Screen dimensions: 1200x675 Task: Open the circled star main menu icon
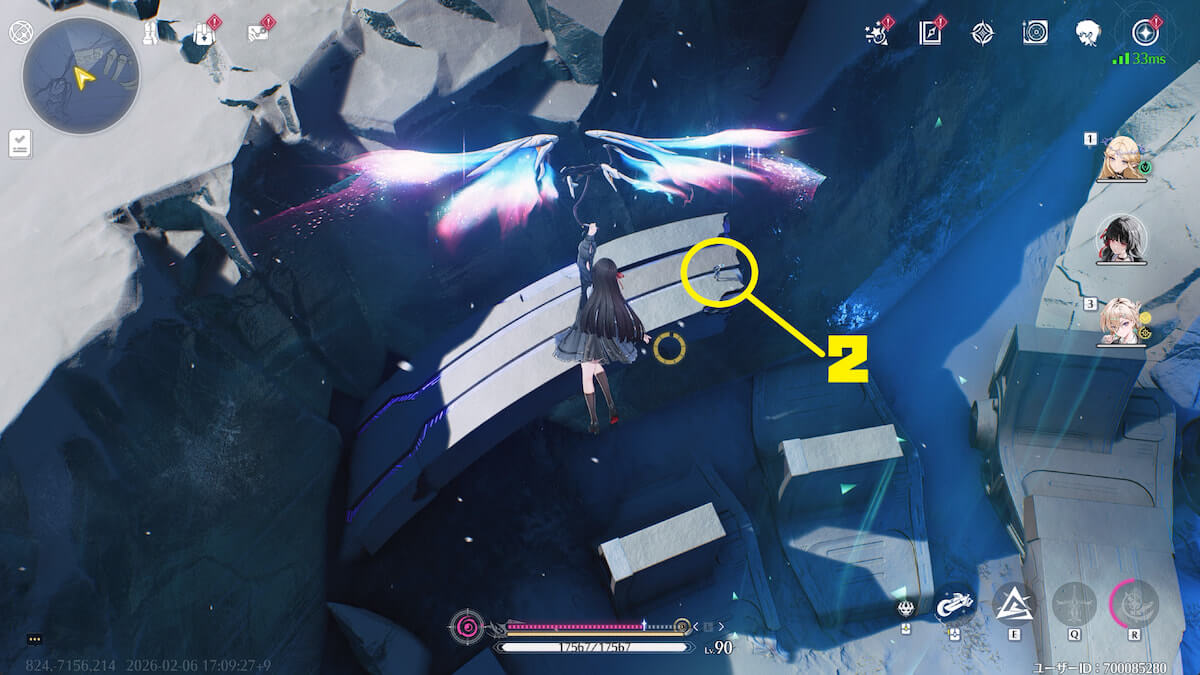coord(1142,33)
